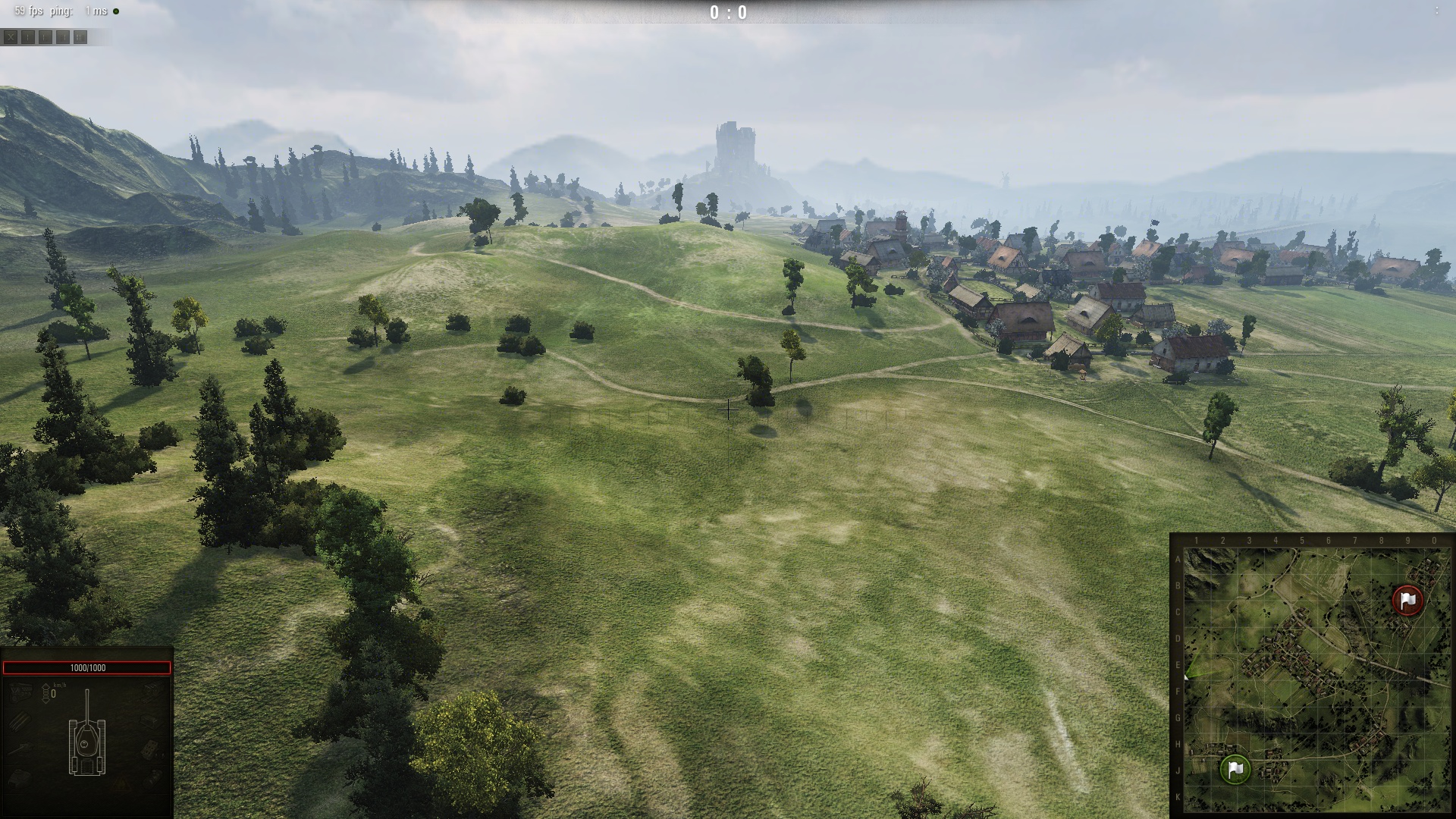Image resolution: width=1456 pixels, height=819 pixels.
Task: Click the X button in the panel toolbar
Action: (11, 36)
